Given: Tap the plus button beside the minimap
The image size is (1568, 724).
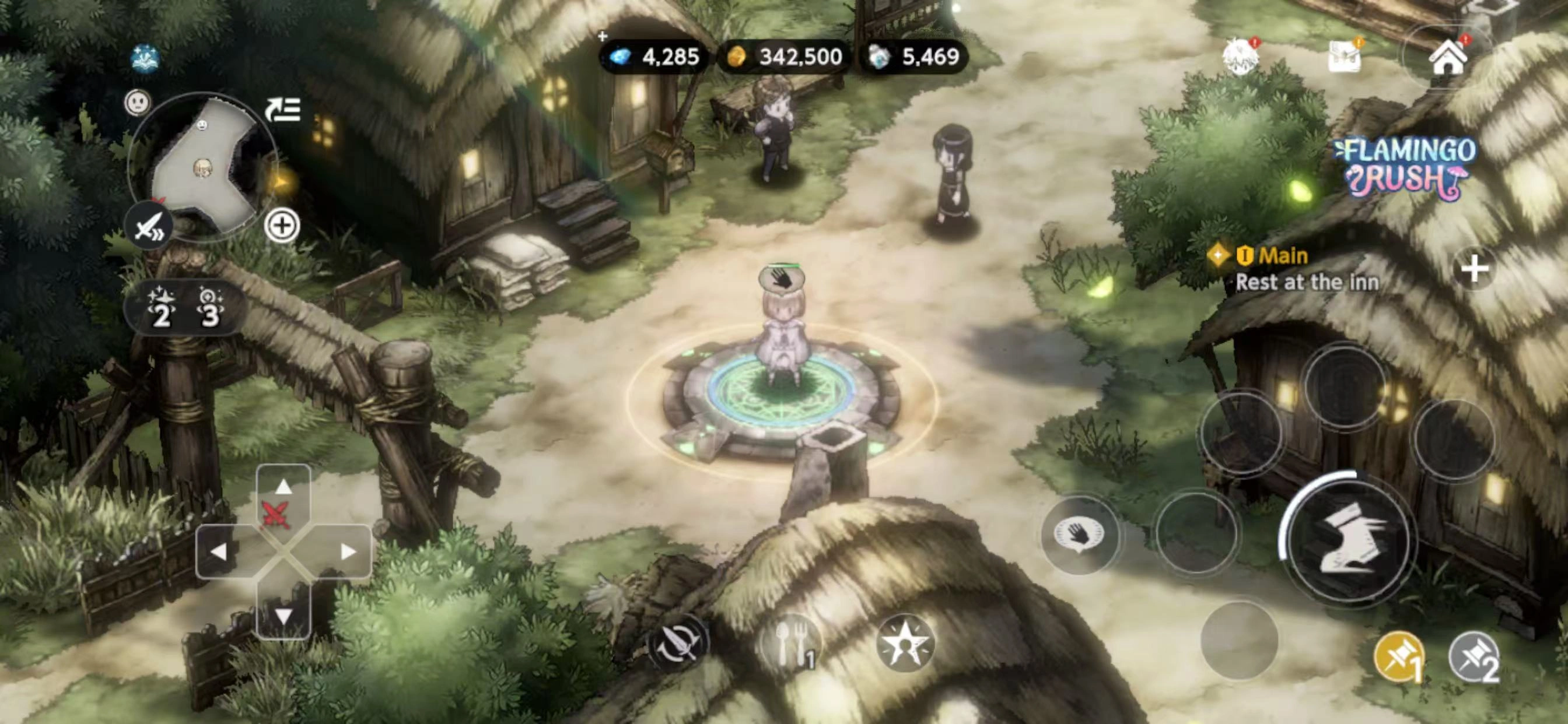Looking at the screenshot, I should (282, 226).
